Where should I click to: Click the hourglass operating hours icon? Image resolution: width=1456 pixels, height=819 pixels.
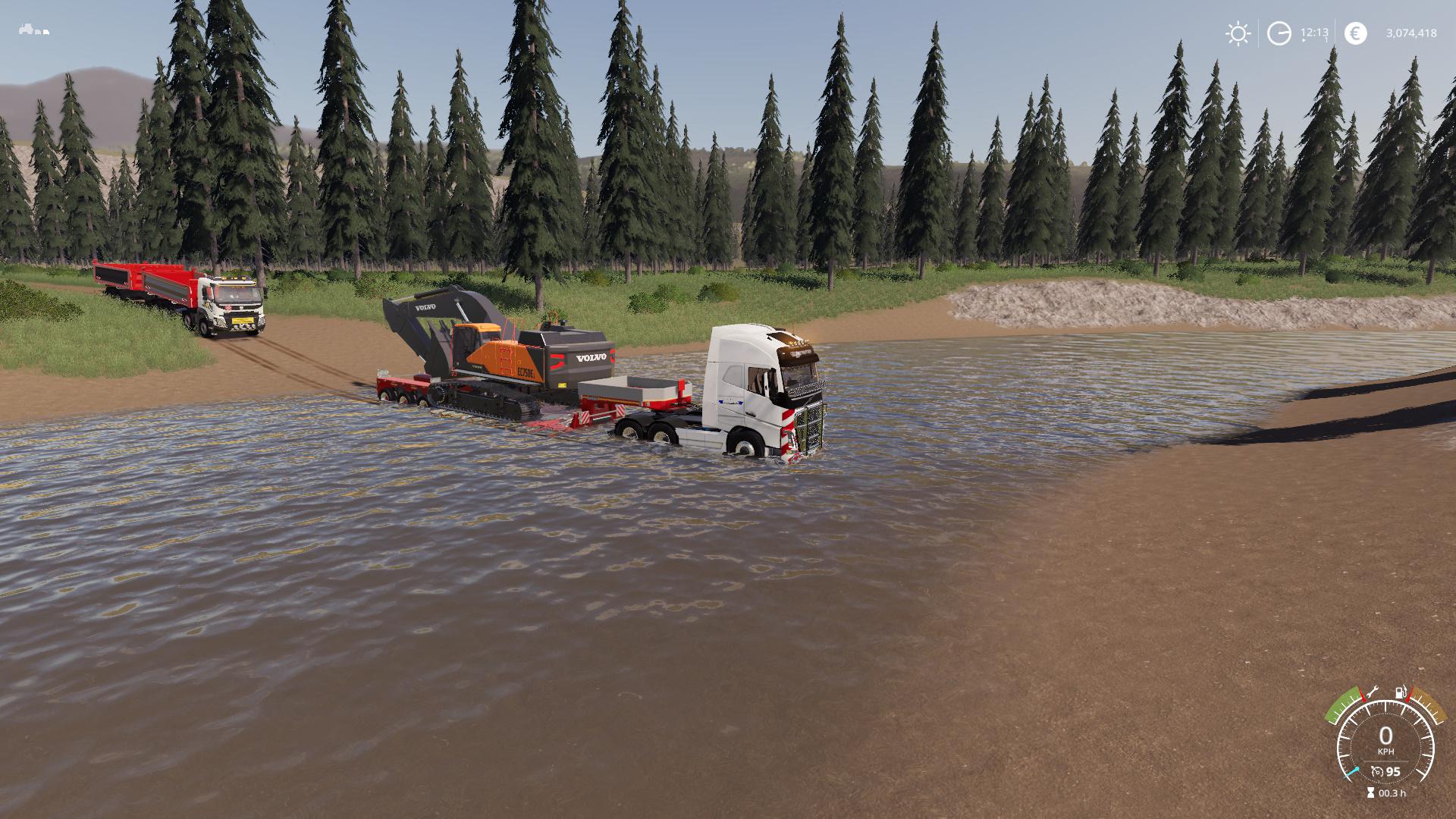click(1370, 793)
